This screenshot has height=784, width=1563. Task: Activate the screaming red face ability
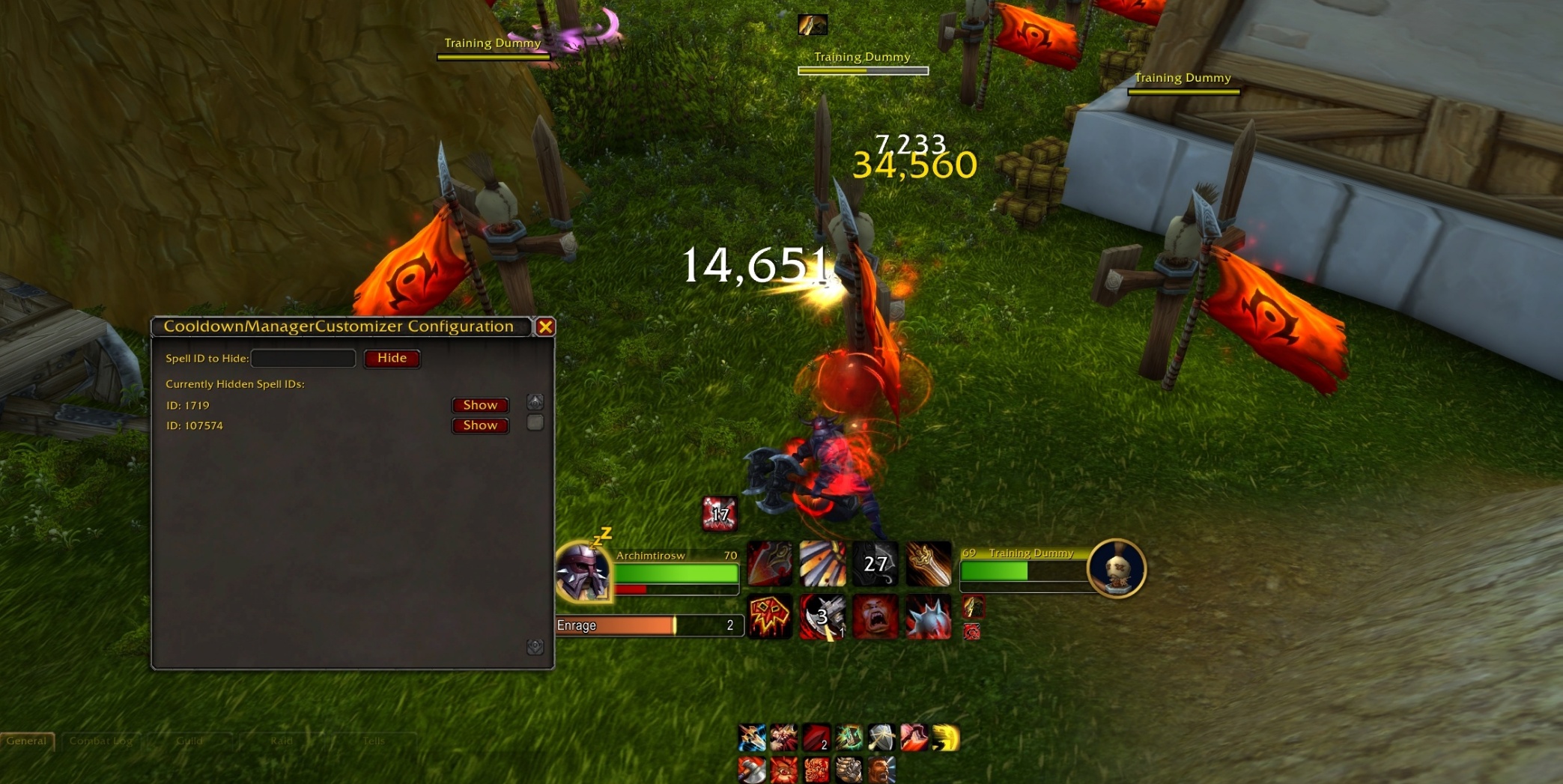click(x=875, y=617)
